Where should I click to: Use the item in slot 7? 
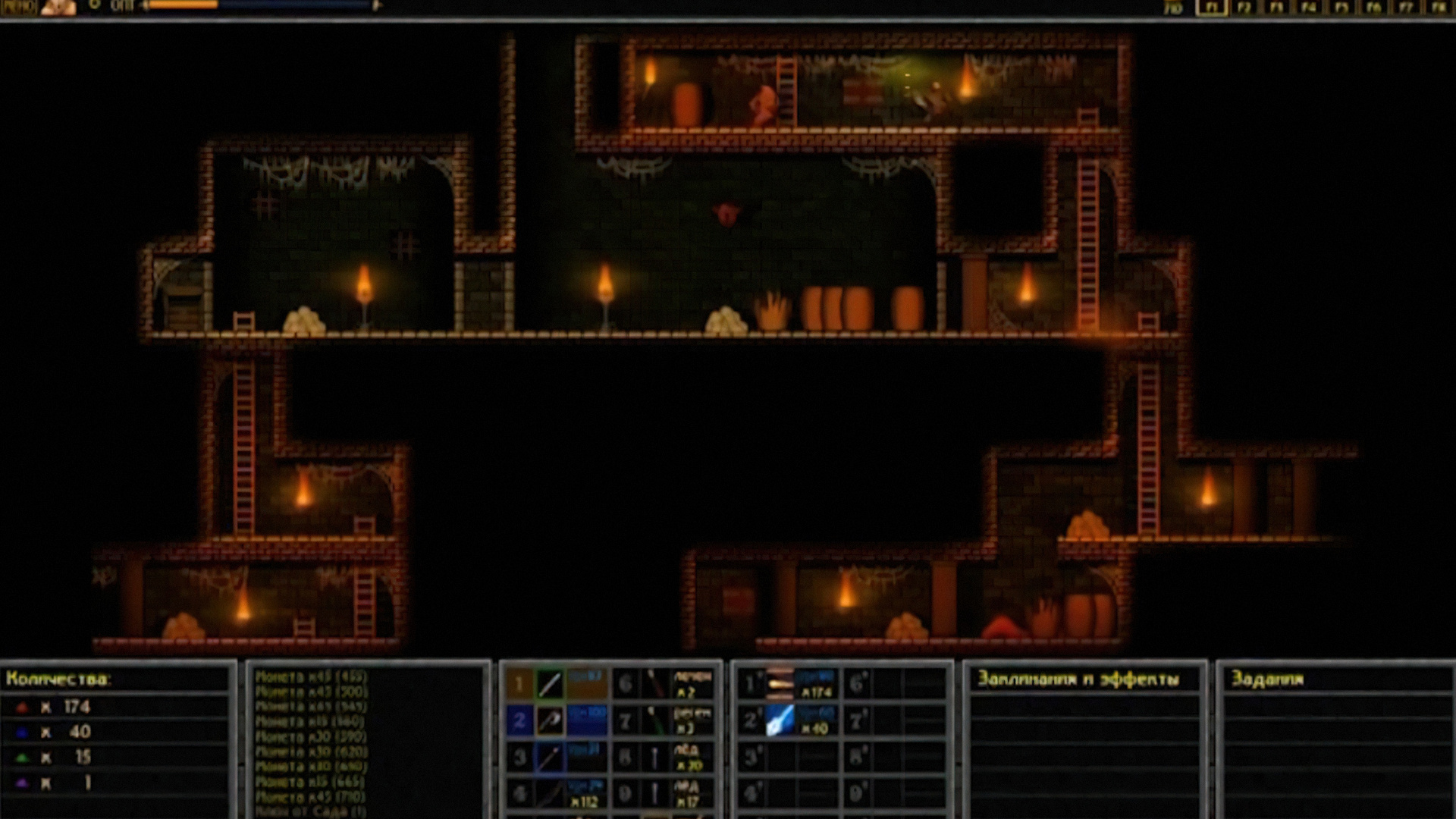click(x=655, y=720)
